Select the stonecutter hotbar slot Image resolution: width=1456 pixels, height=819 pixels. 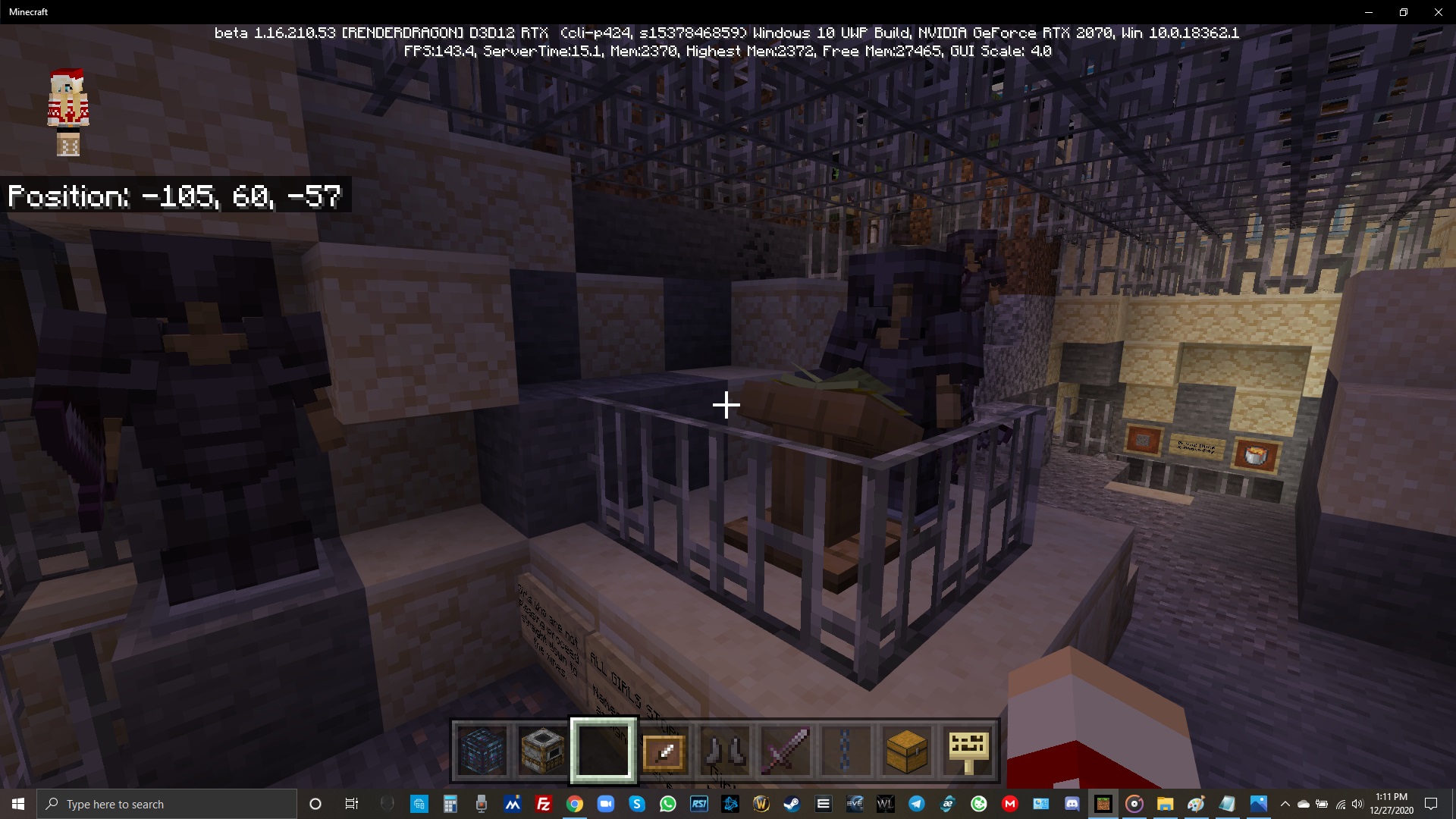543,751
